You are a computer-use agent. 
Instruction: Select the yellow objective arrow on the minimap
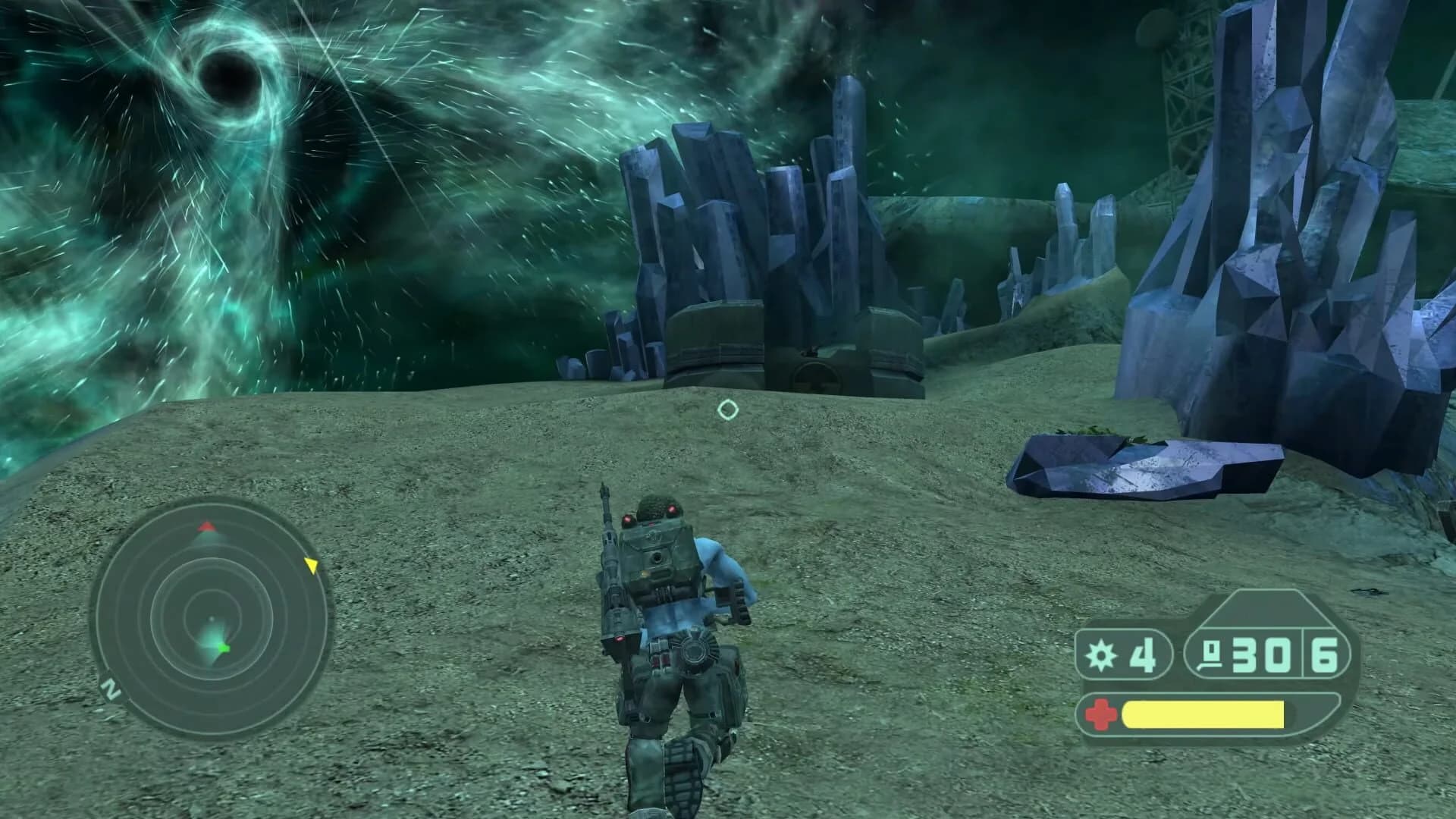click(312, 564)
